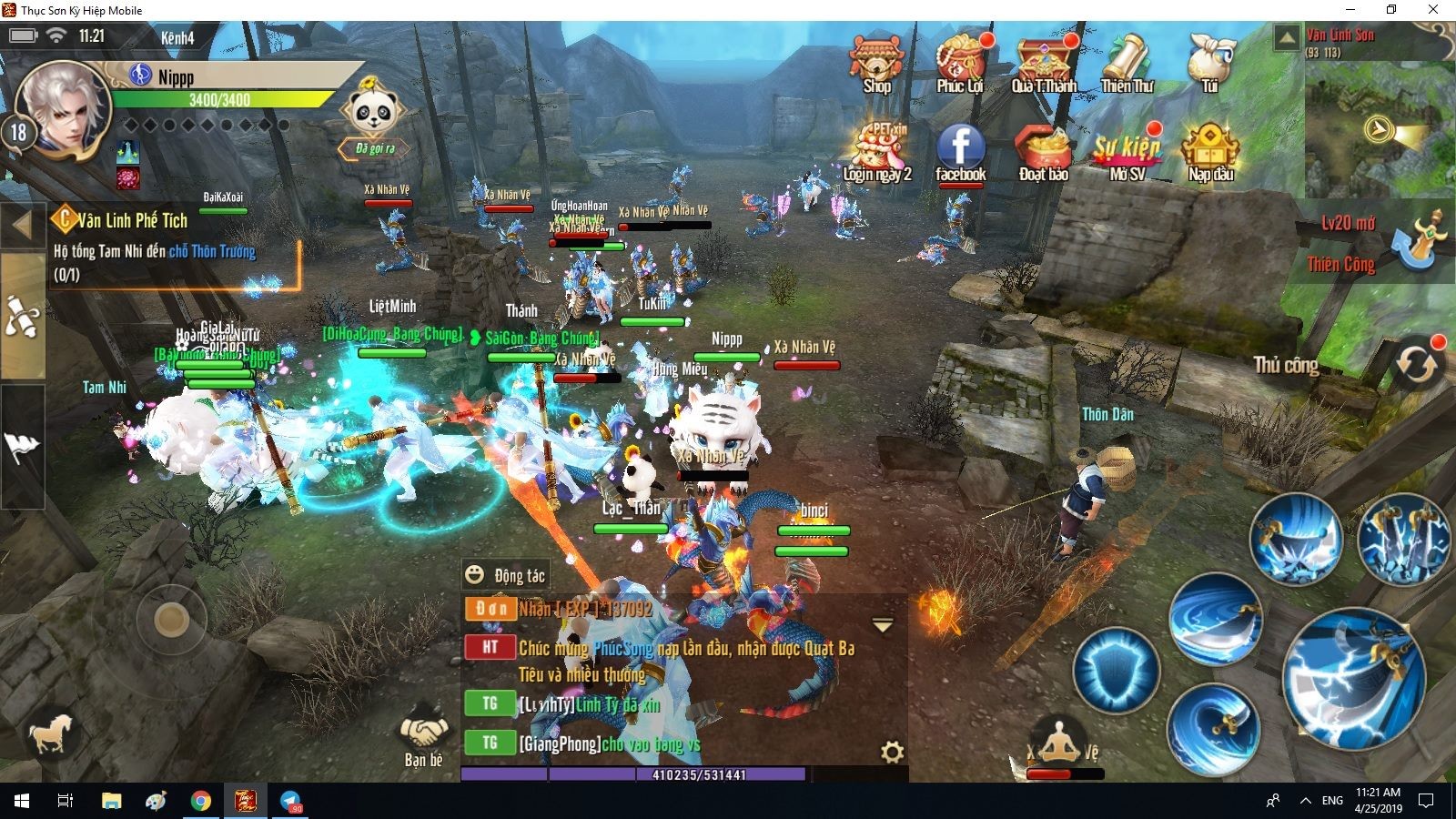
Task: Close the game window
Action: [1433, 10]
